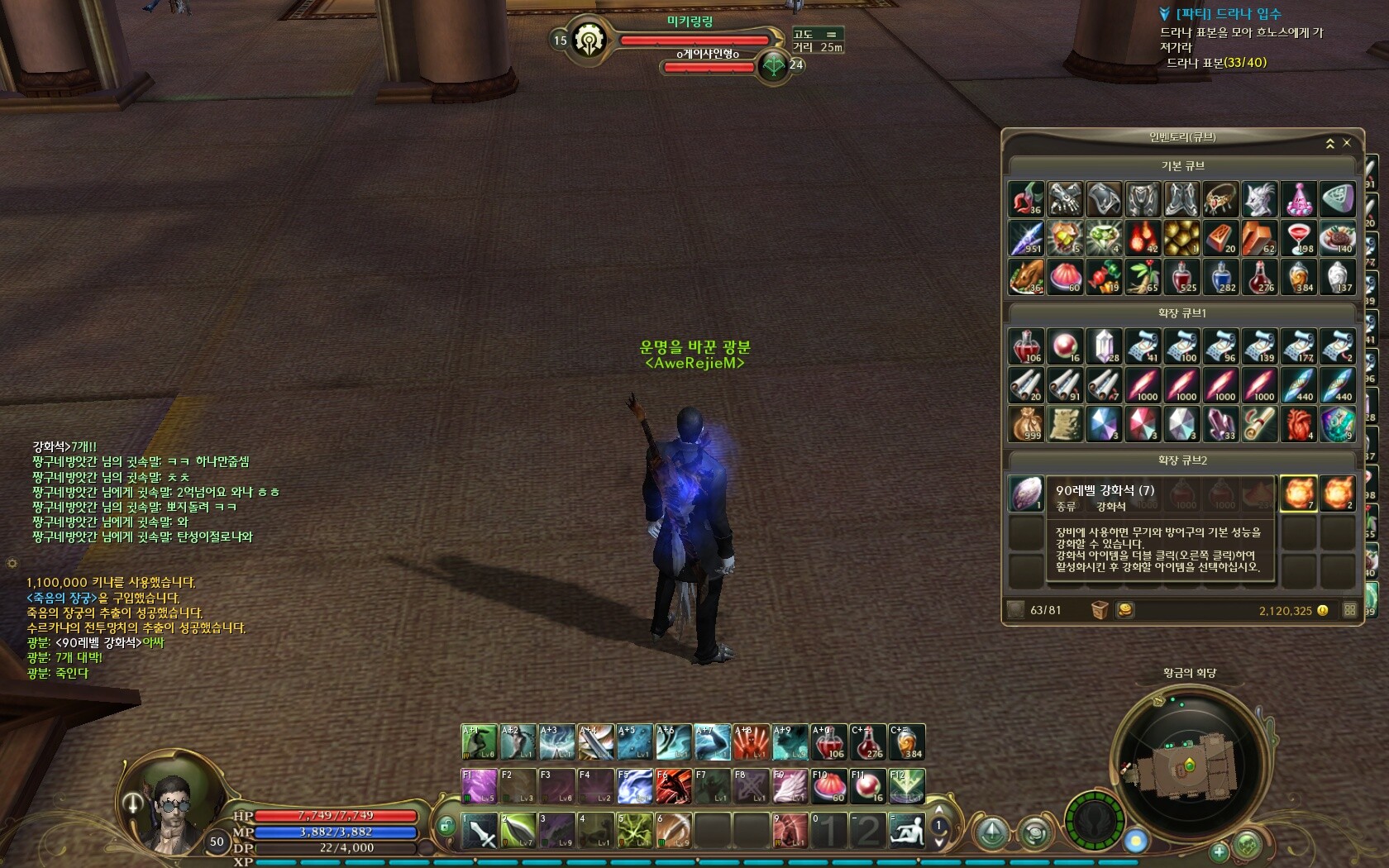Image resolution: width=1389 pixels, height=868 pixels.
Task: Toggle the quickbar lock padlock icon
Action: click(x=446, y=826)
